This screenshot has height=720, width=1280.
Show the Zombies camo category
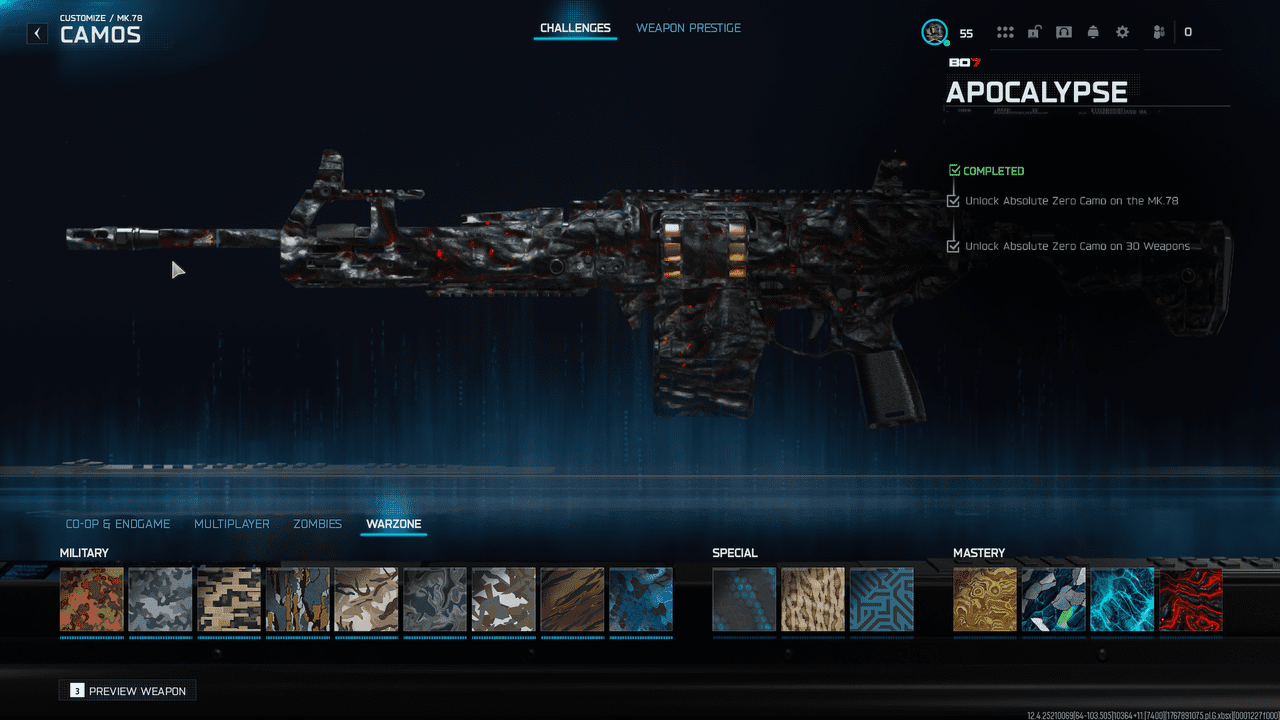317,524
